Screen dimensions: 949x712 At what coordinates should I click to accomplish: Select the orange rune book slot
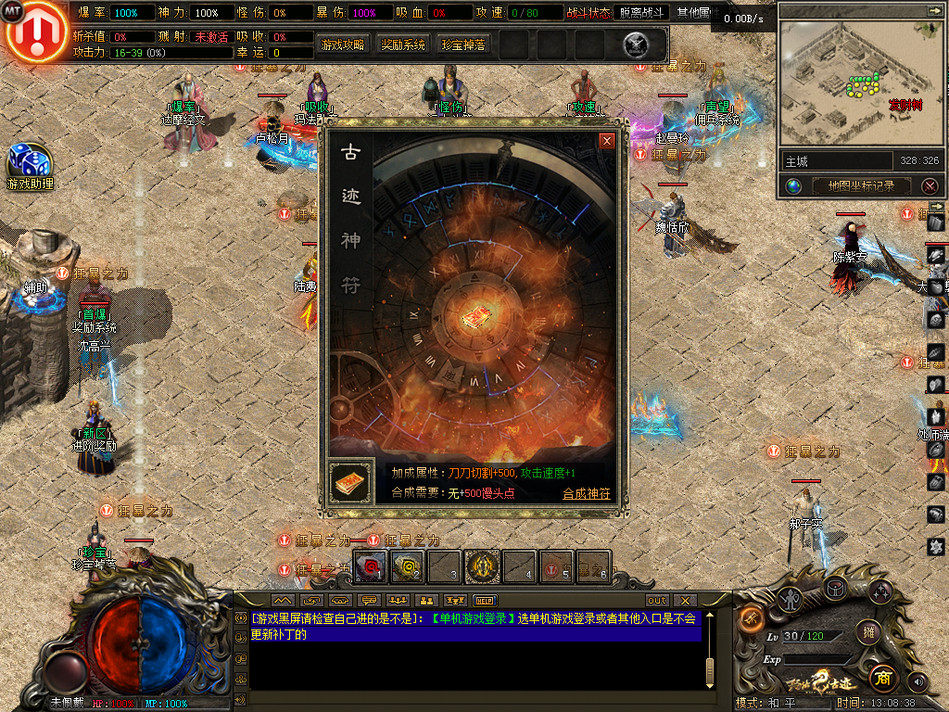(351, 482)
